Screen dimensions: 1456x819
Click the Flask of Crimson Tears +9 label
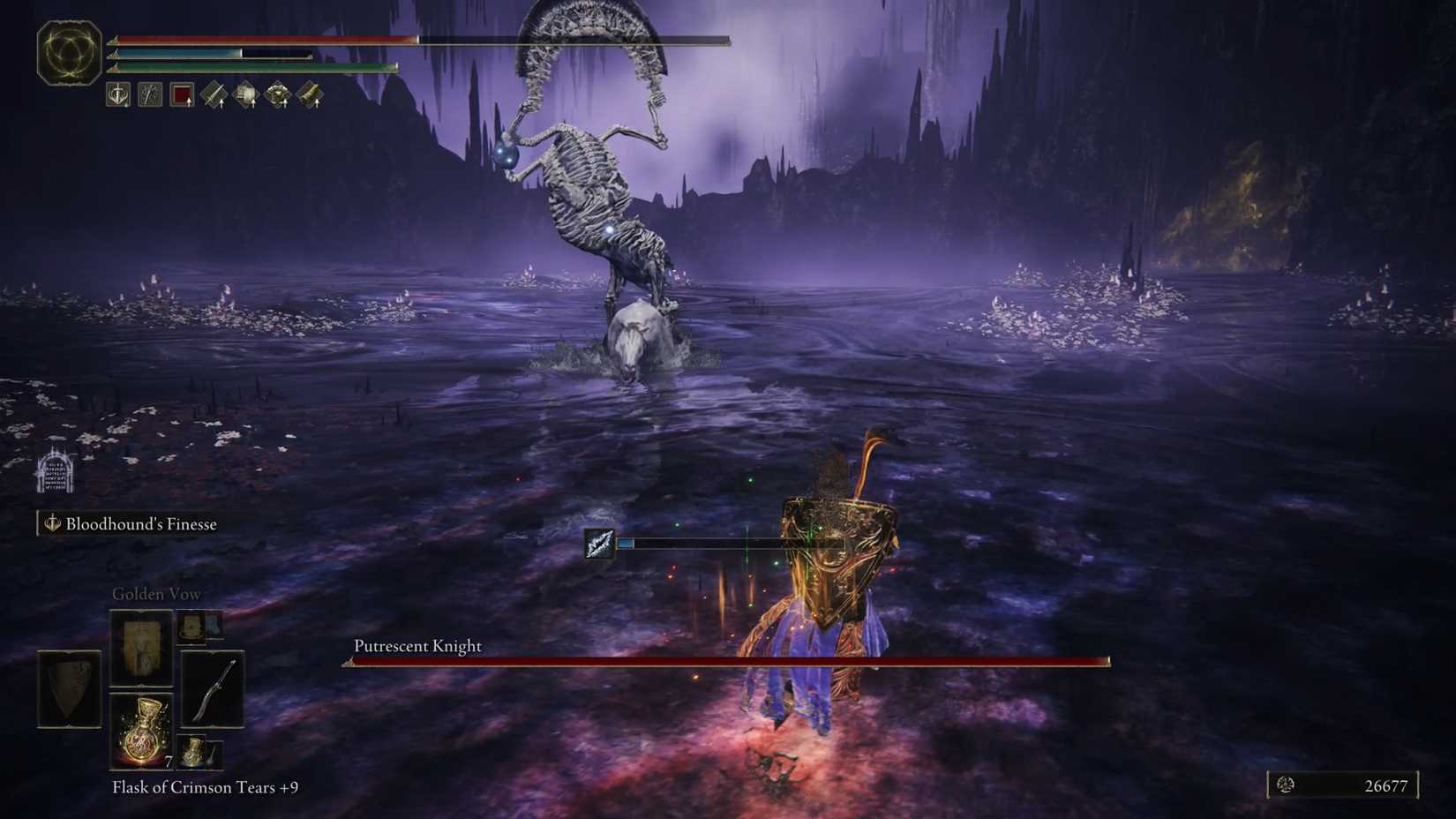pyautogui.click(x=206, y=787)
